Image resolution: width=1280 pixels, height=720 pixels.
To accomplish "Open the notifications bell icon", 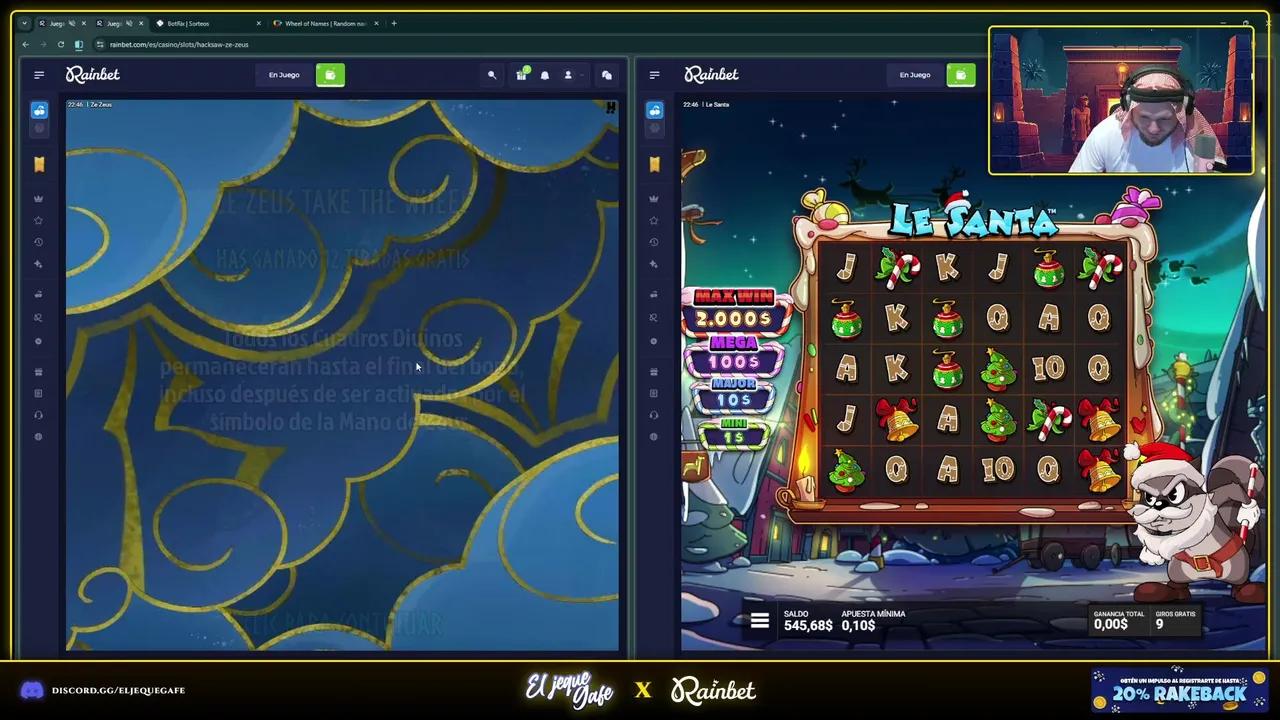I will click(545, 75).
